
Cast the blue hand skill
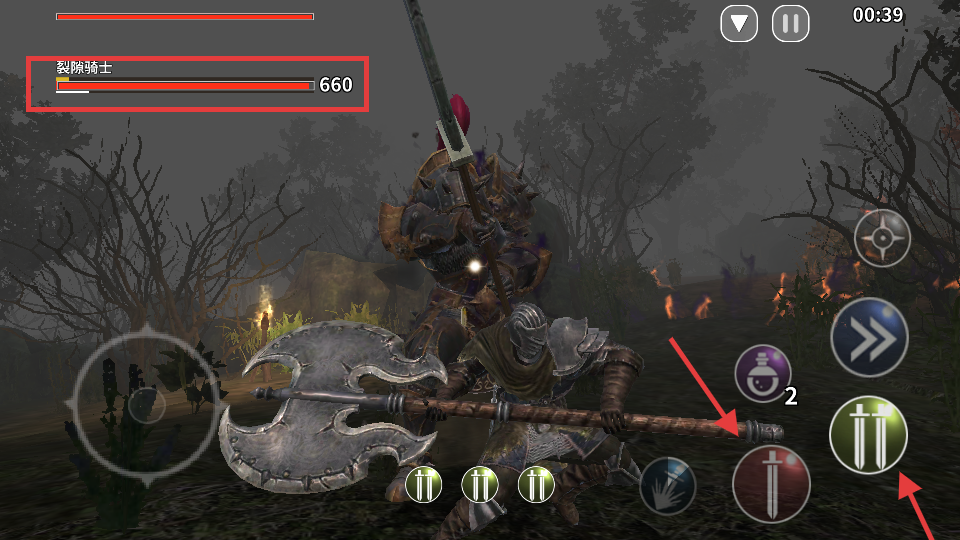[668, 485]
